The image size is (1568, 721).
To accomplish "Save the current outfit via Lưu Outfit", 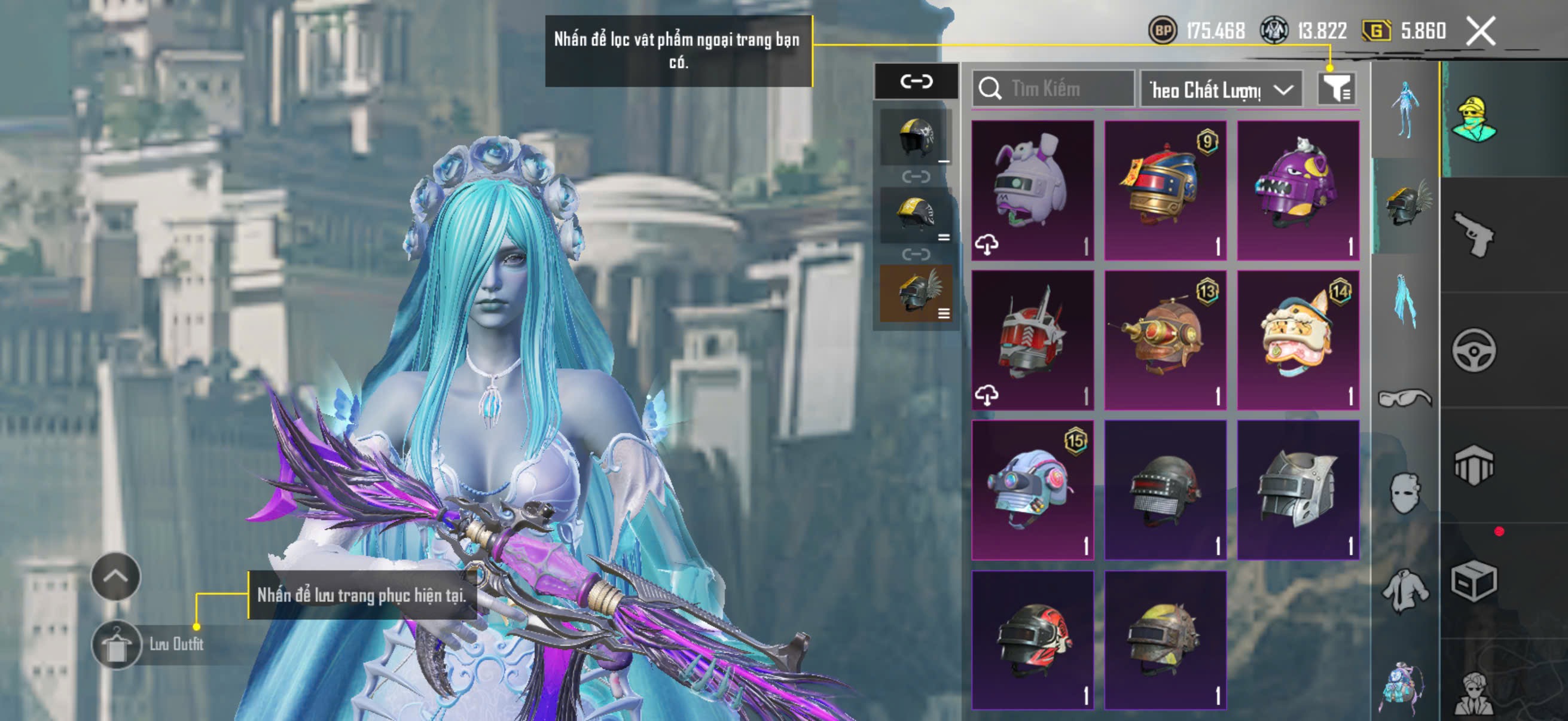I will point(117,644).
